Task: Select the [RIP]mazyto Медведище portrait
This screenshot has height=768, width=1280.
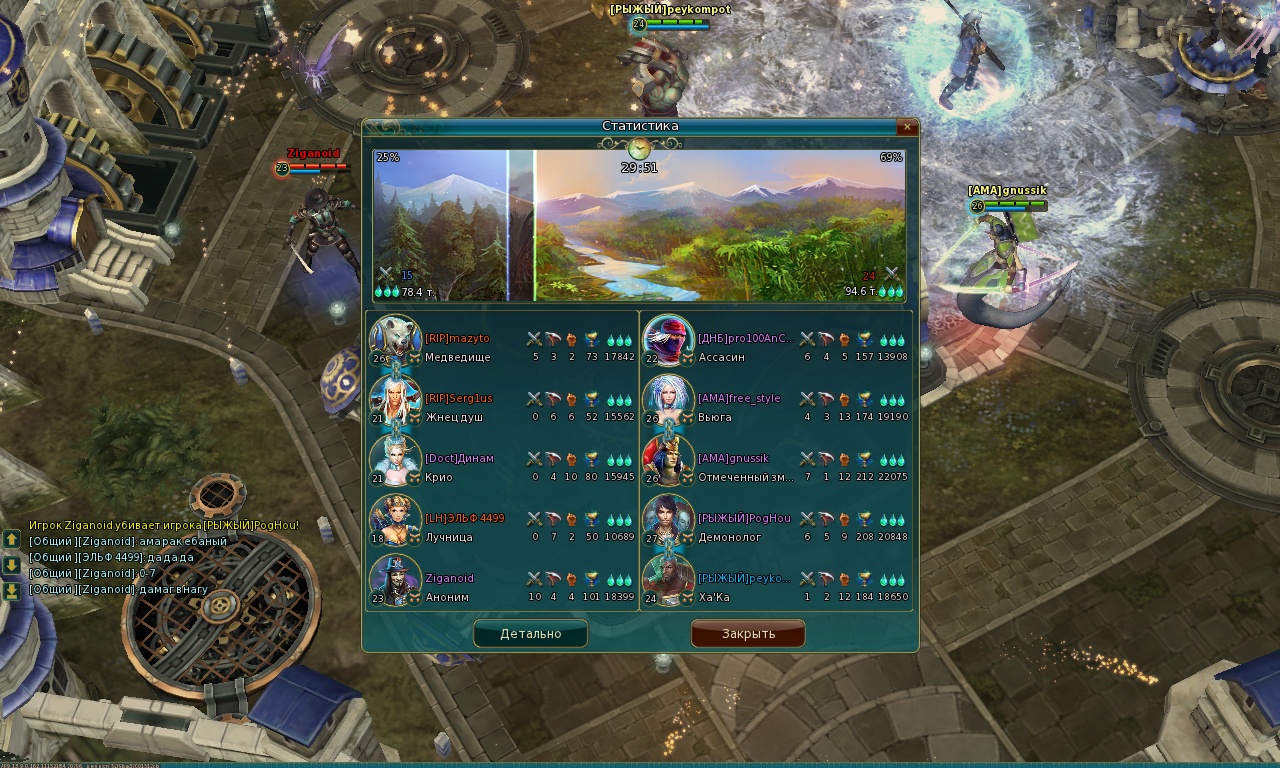Action: [x=395, y=340]
